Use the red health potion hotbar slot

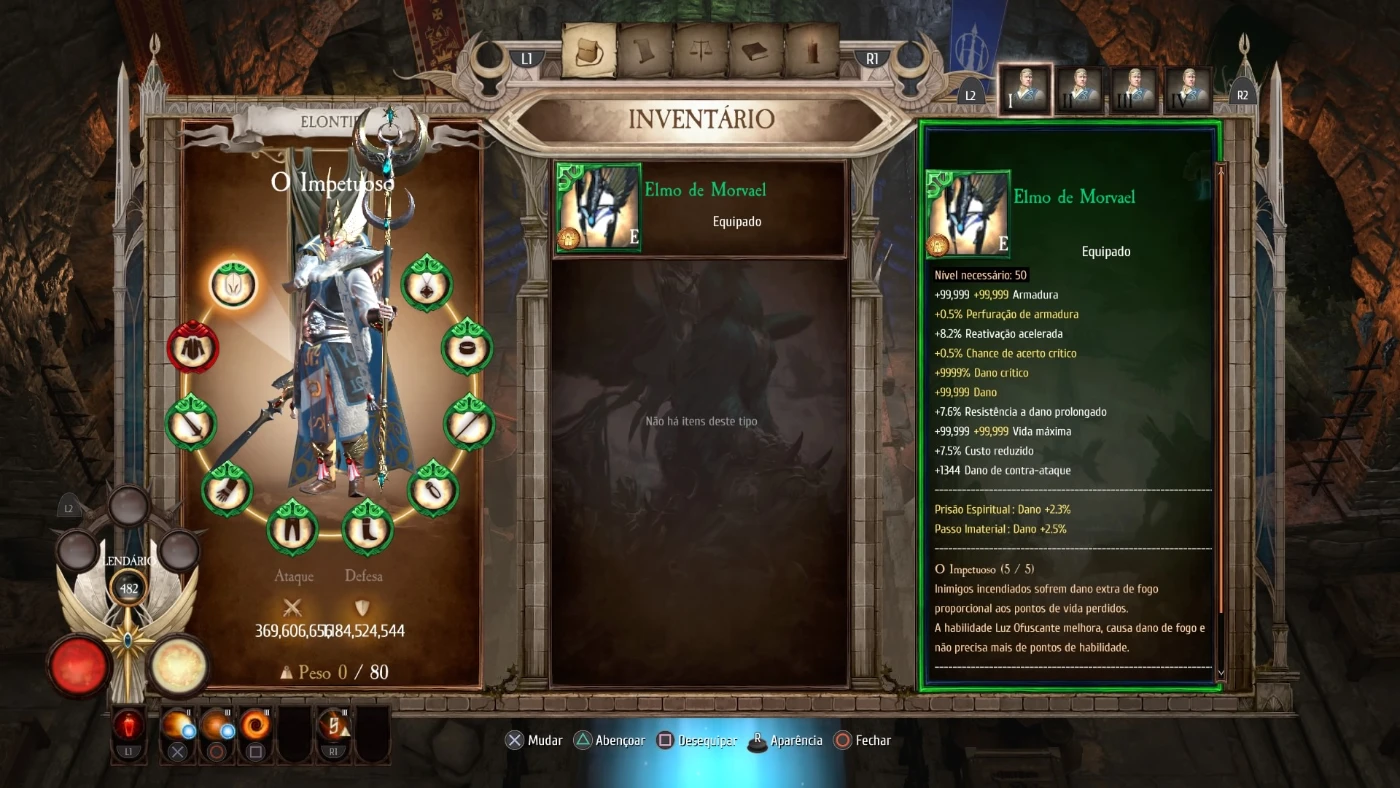click(x=129, y=726)
